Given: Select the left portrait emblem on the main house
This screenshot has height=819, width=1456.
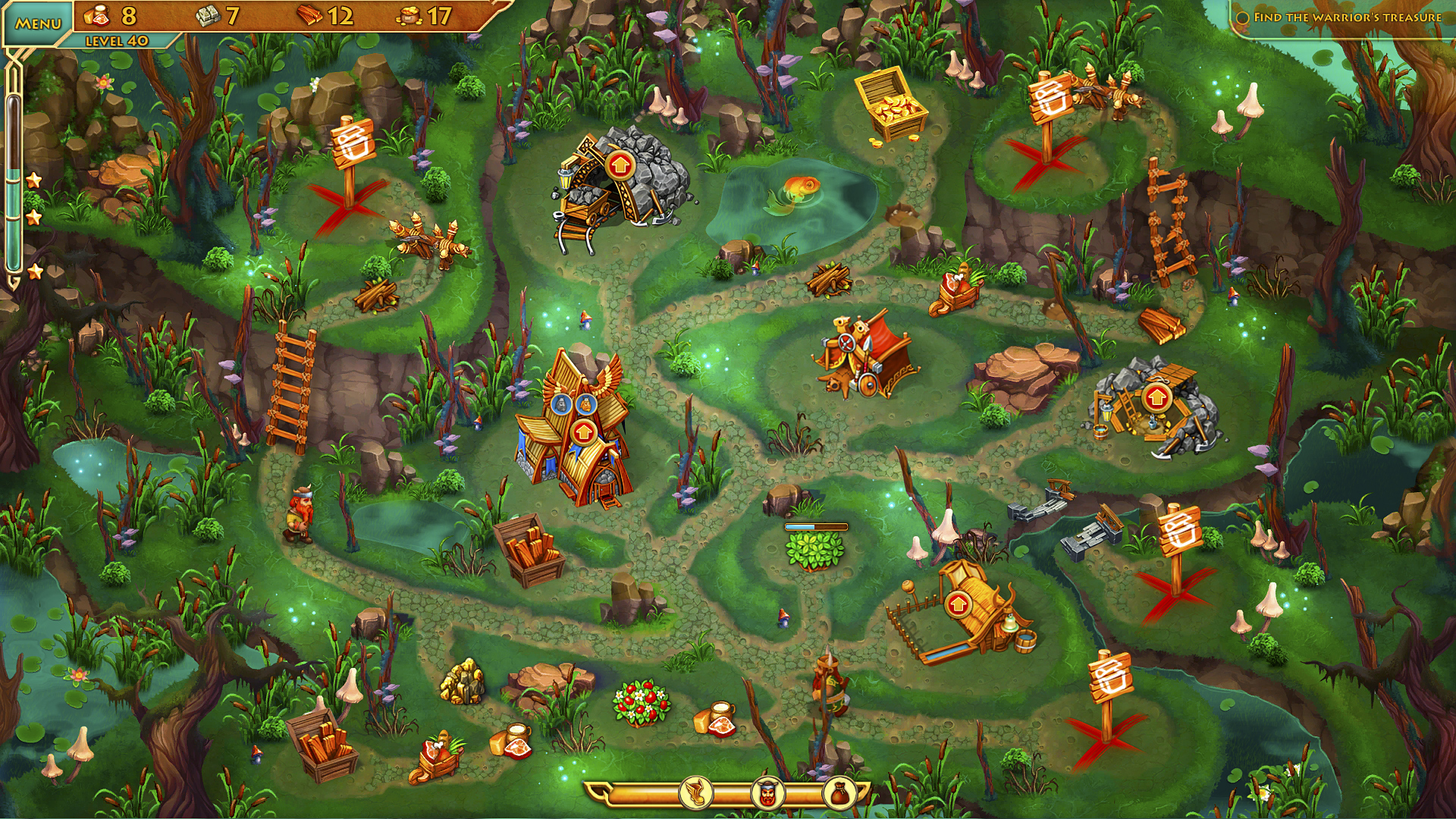Looking at the screenshot, I should (560, 403).
